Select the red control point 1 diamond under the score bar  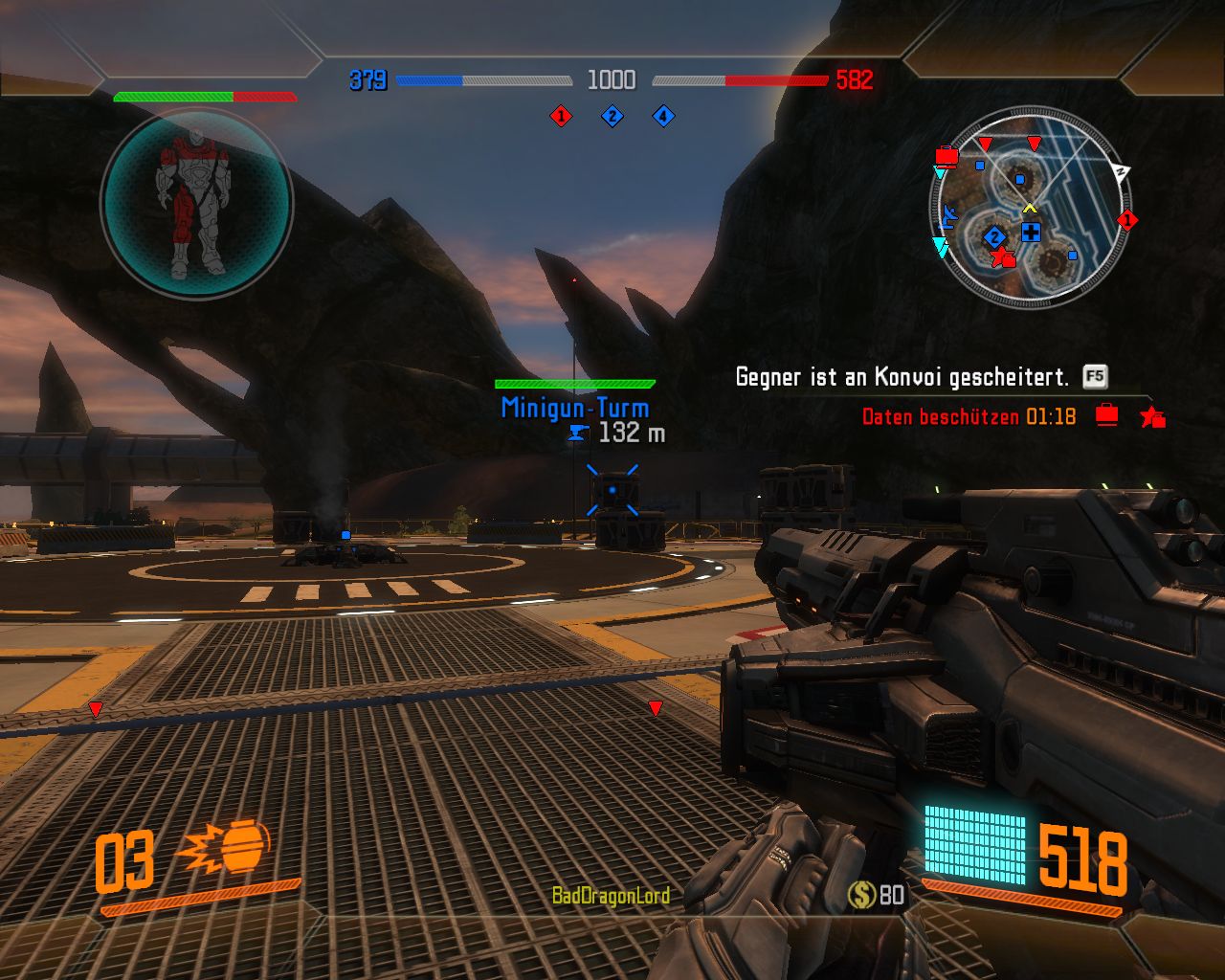561,116
